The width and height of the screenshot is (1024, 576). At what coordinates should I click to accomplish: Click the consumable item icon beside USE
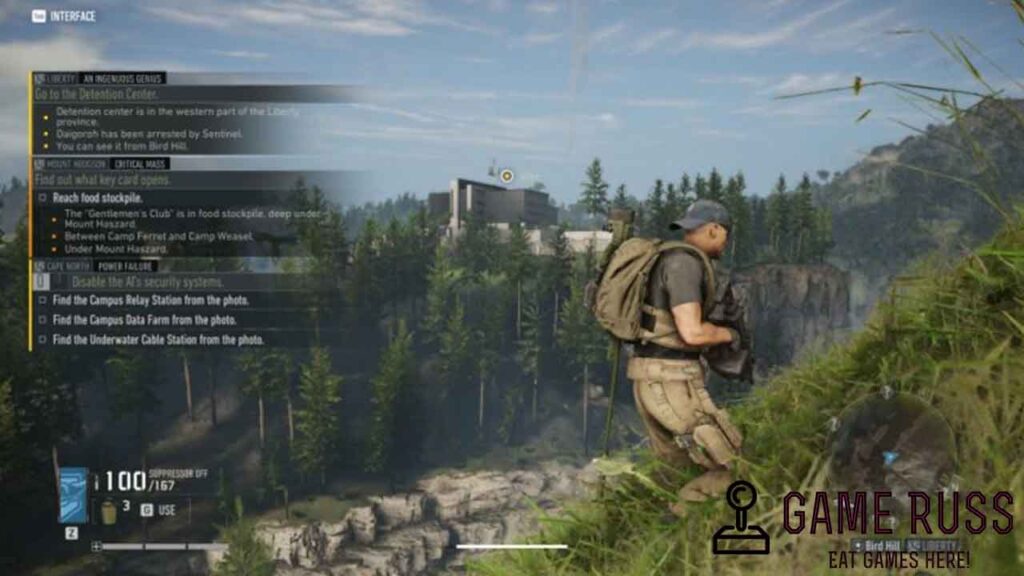click(x=109, y=511)
